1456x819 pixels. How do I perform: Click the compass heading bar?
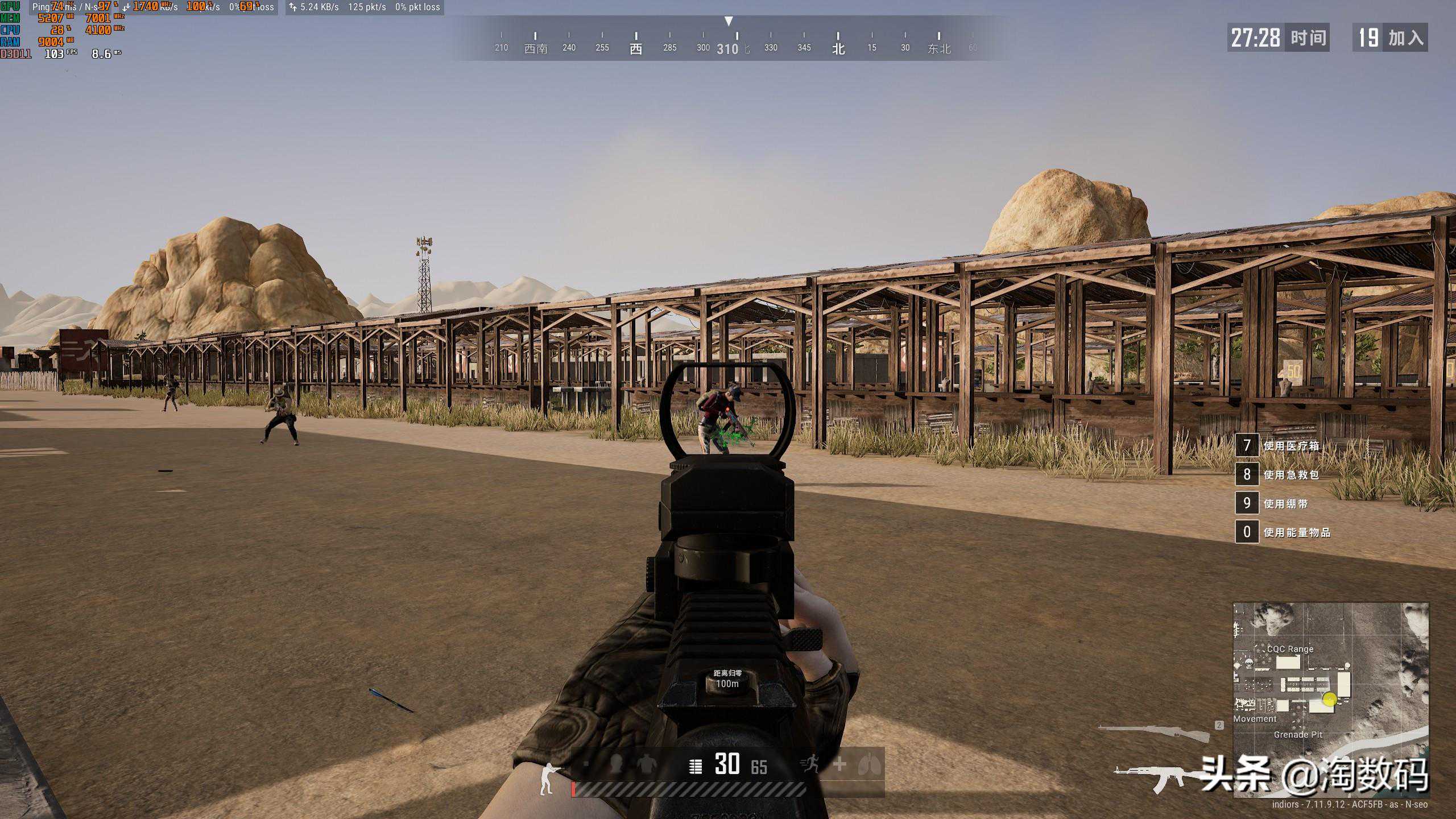point(728,41)
